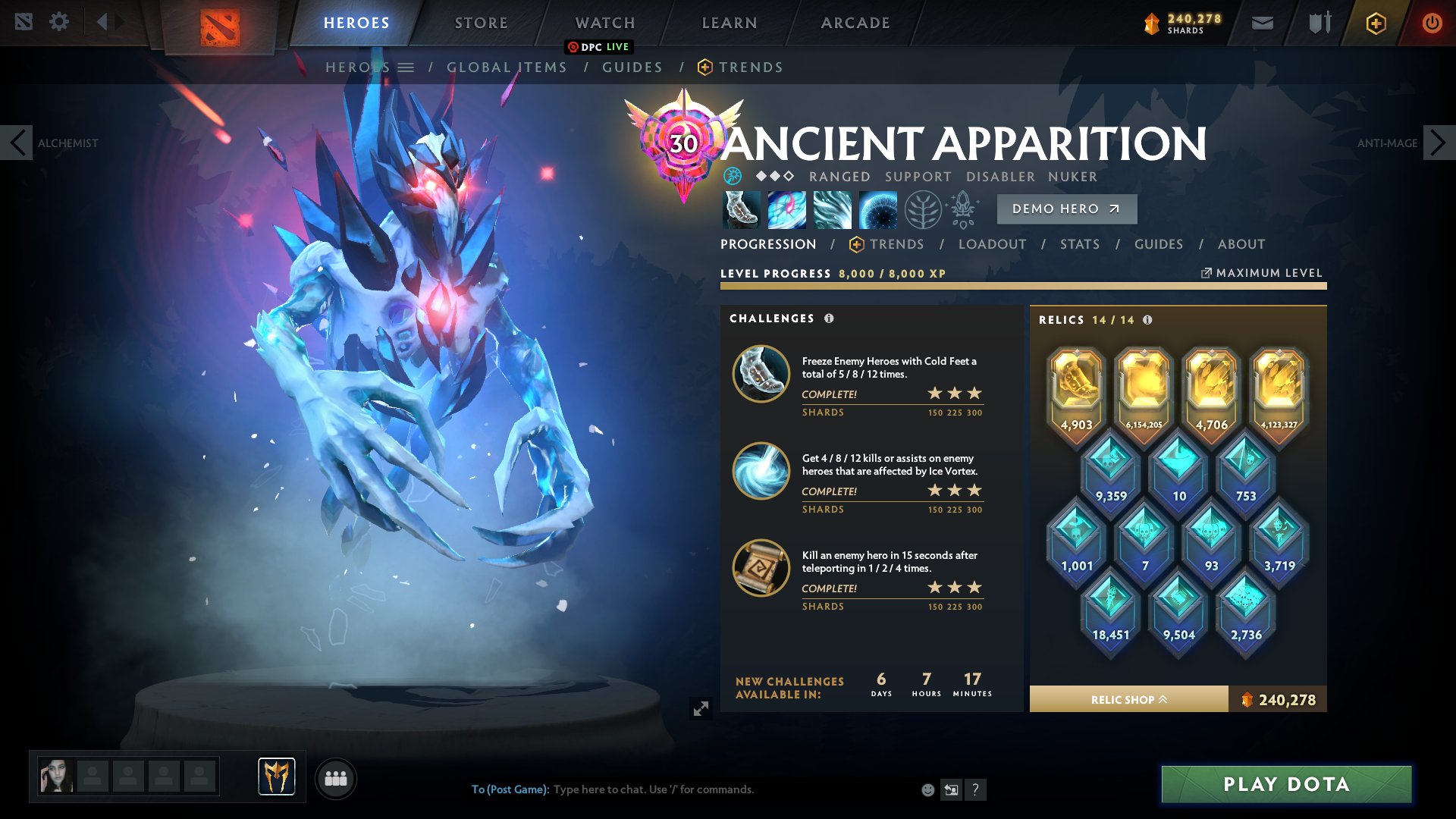
Task: Open Dota Plus via the gold plus icon
Action: pos(1375,22)
